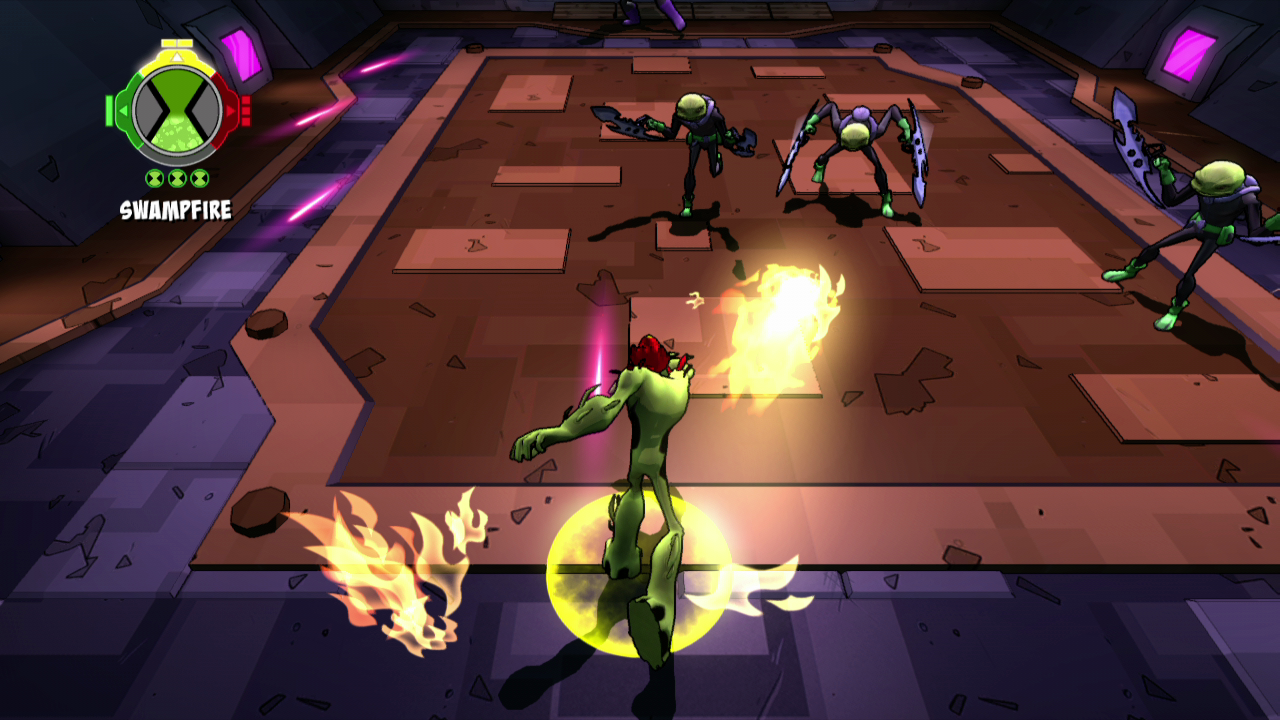Viewport: 1280px width, 720px height.
Task: Click the SWAMPFIRE name label
Action: pos(176,208)
